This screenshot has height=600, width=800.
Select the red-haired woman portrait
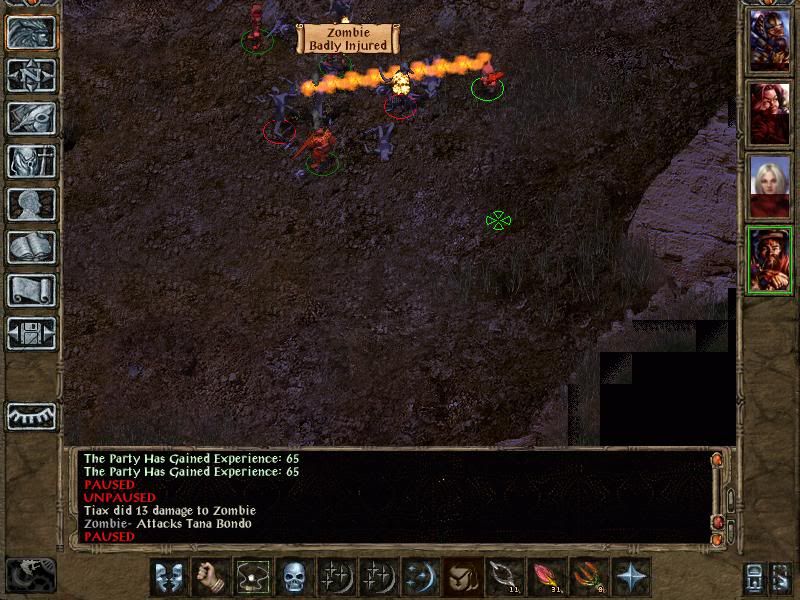coord(769,114)
